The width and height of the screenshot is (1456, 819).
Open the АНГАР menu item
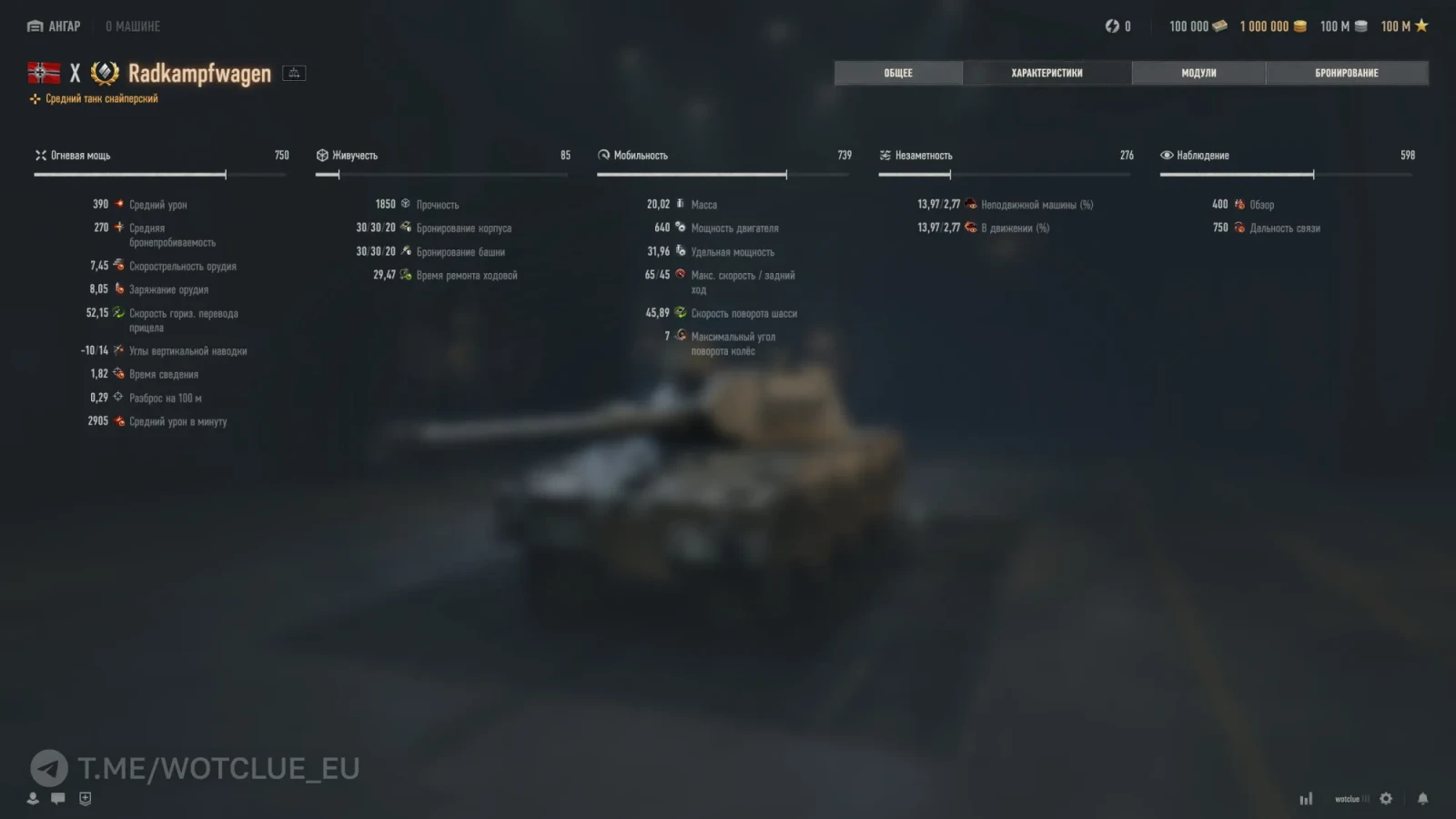(x=52, y=26)
